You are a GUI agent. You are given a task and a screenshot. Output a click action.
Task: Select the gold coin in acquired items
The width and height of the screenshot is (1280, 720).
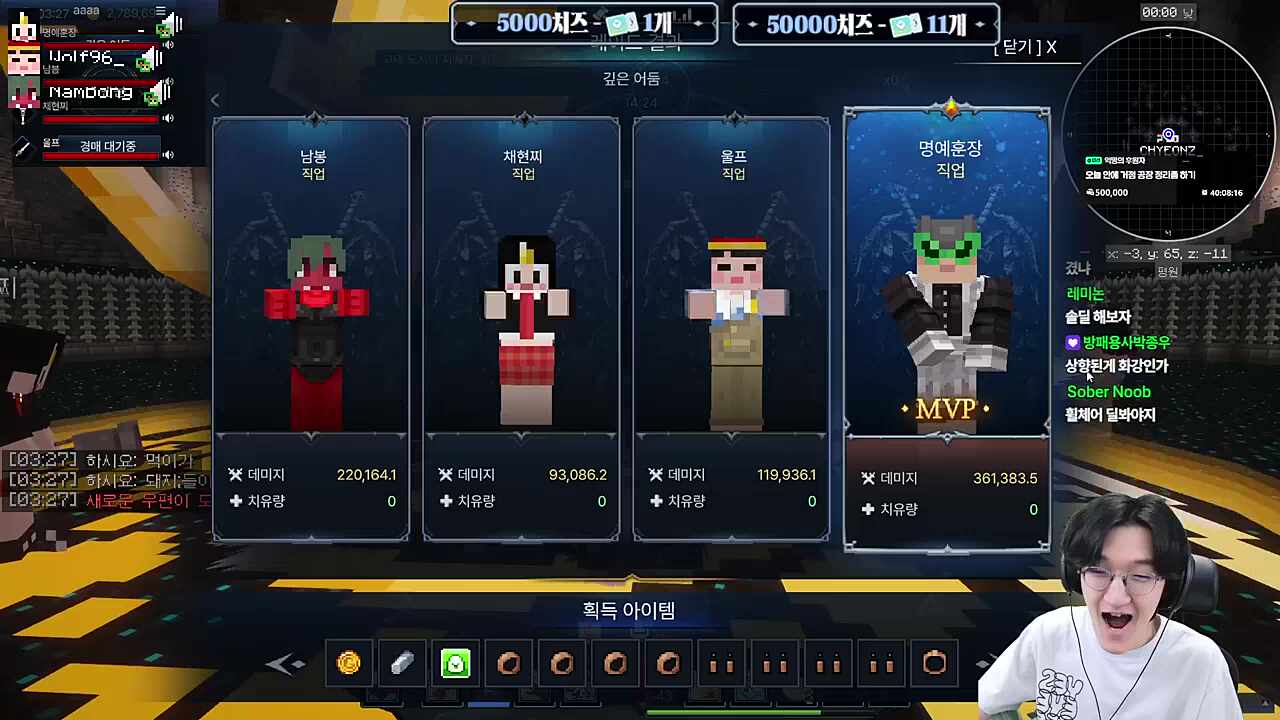[x=349, y=662]
